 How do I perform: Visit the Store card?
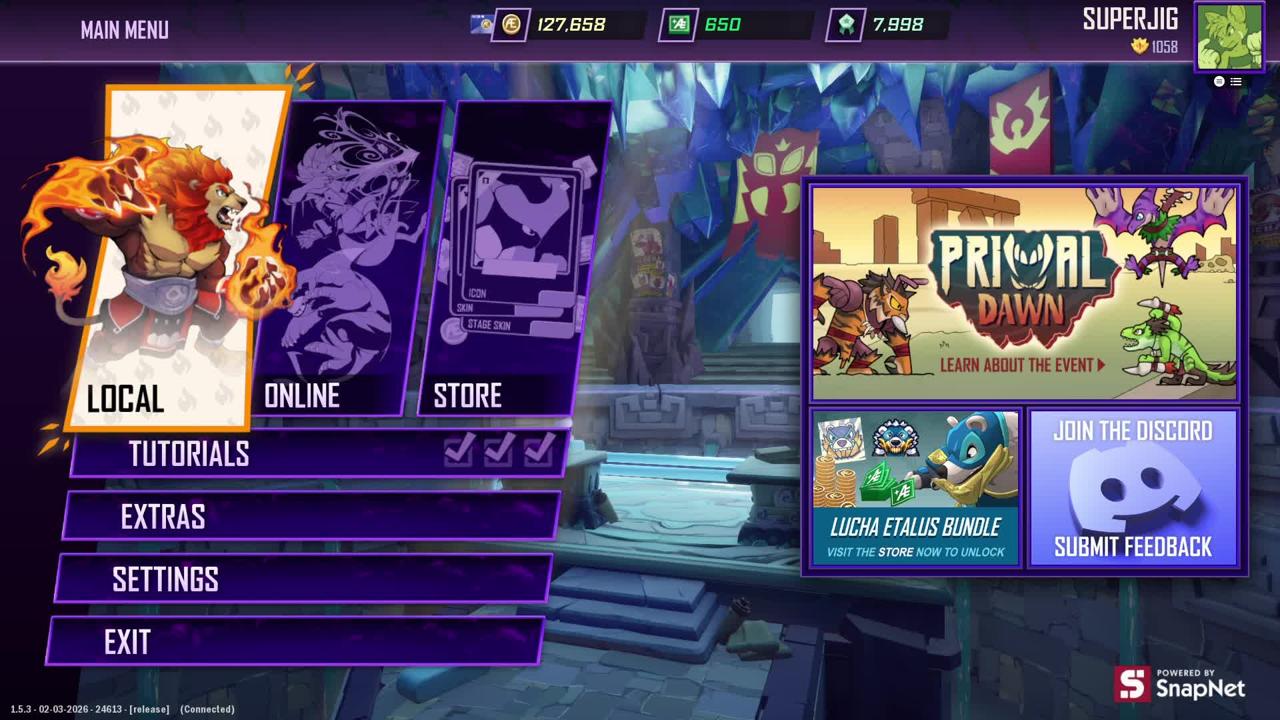tap(515, 260)
